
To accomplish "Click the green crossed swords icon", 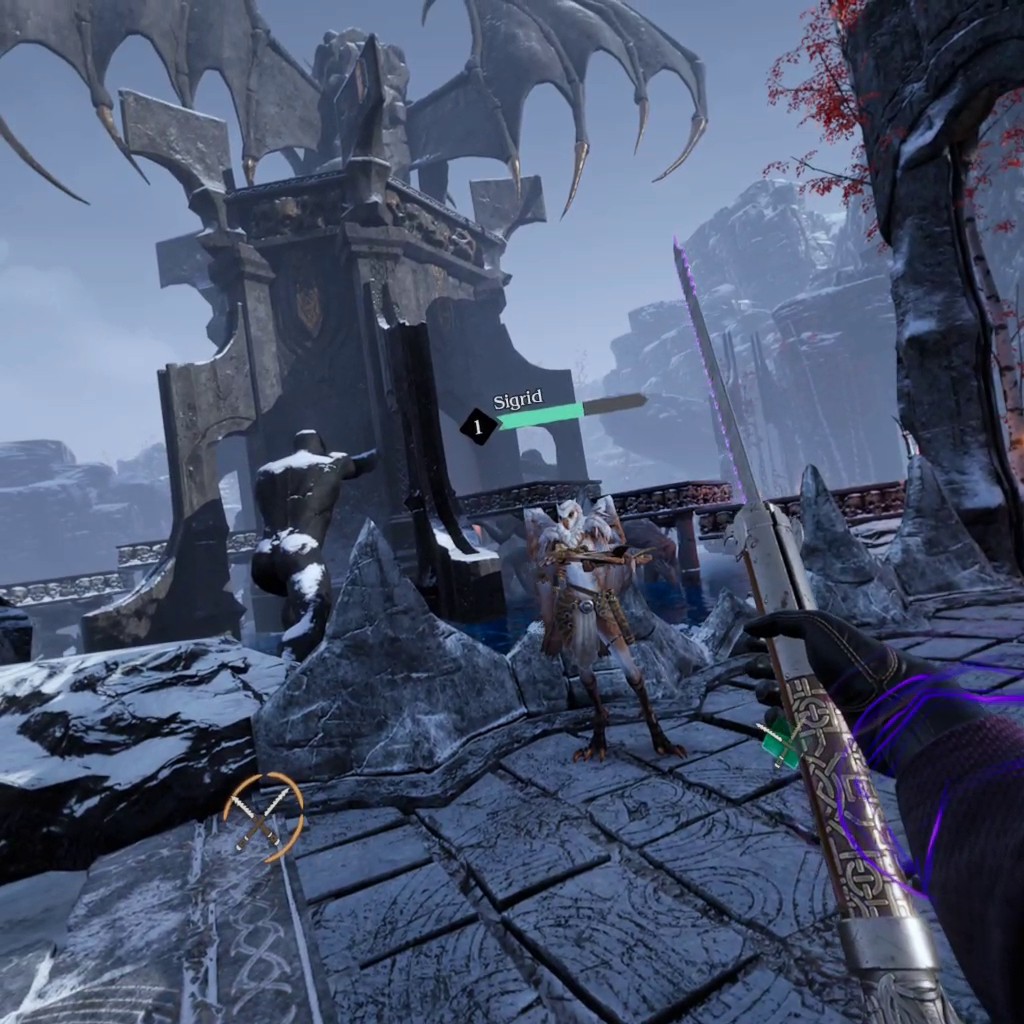I will pyautogui.click(x=781, y=744).
